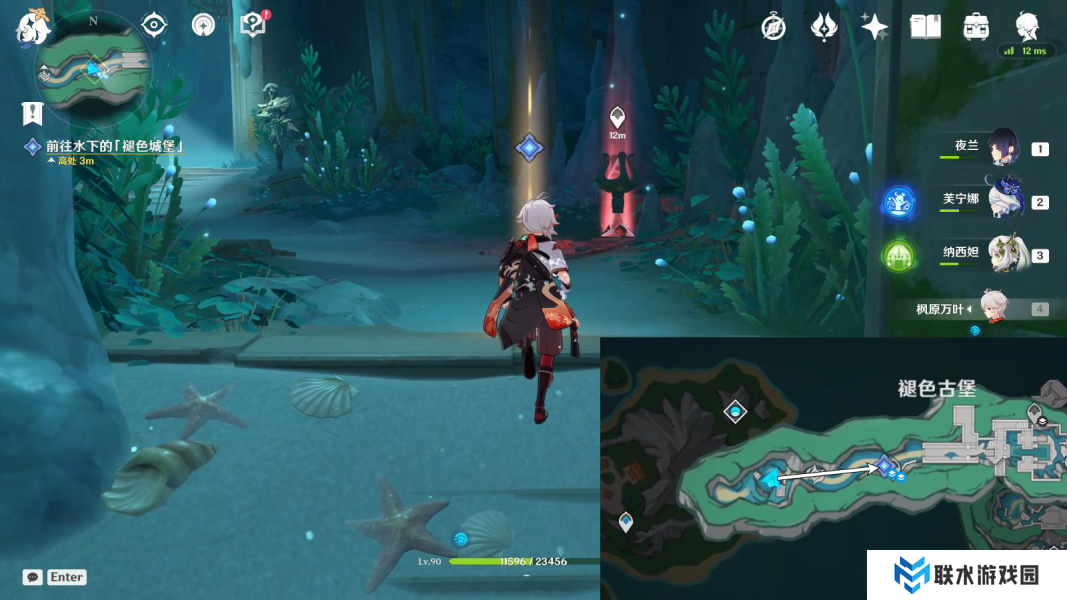Open the Paimon menu icon
This screenshot has height=600, width=1067.
point(33,27)
